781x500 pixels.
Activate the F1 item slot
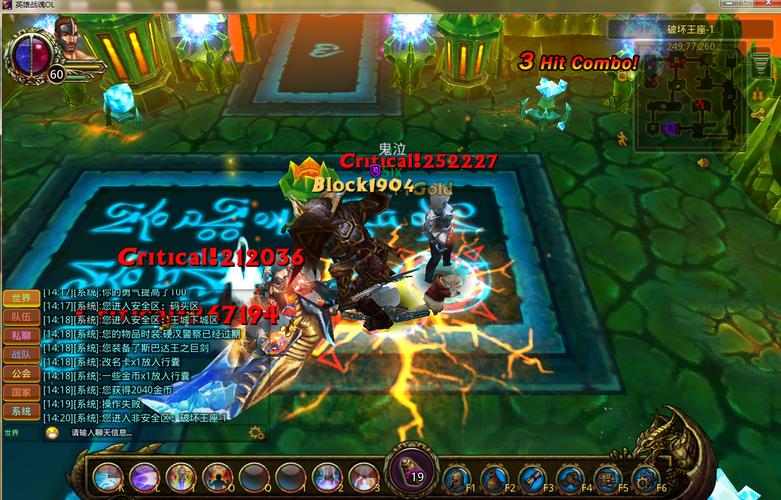point(459,479)
